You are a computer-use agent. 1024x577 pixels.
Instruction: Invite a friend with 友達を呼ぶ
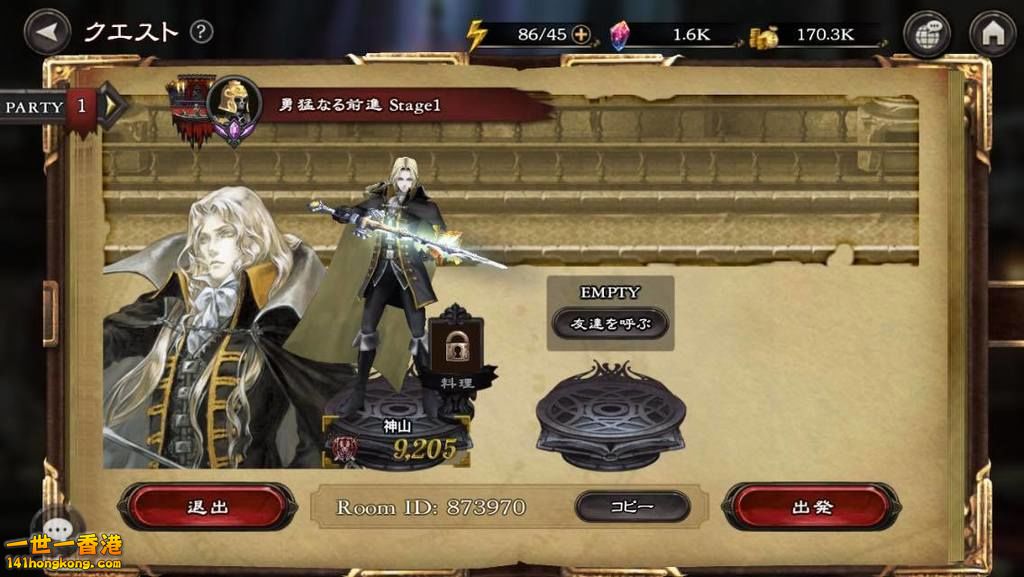tap(610, 323)
